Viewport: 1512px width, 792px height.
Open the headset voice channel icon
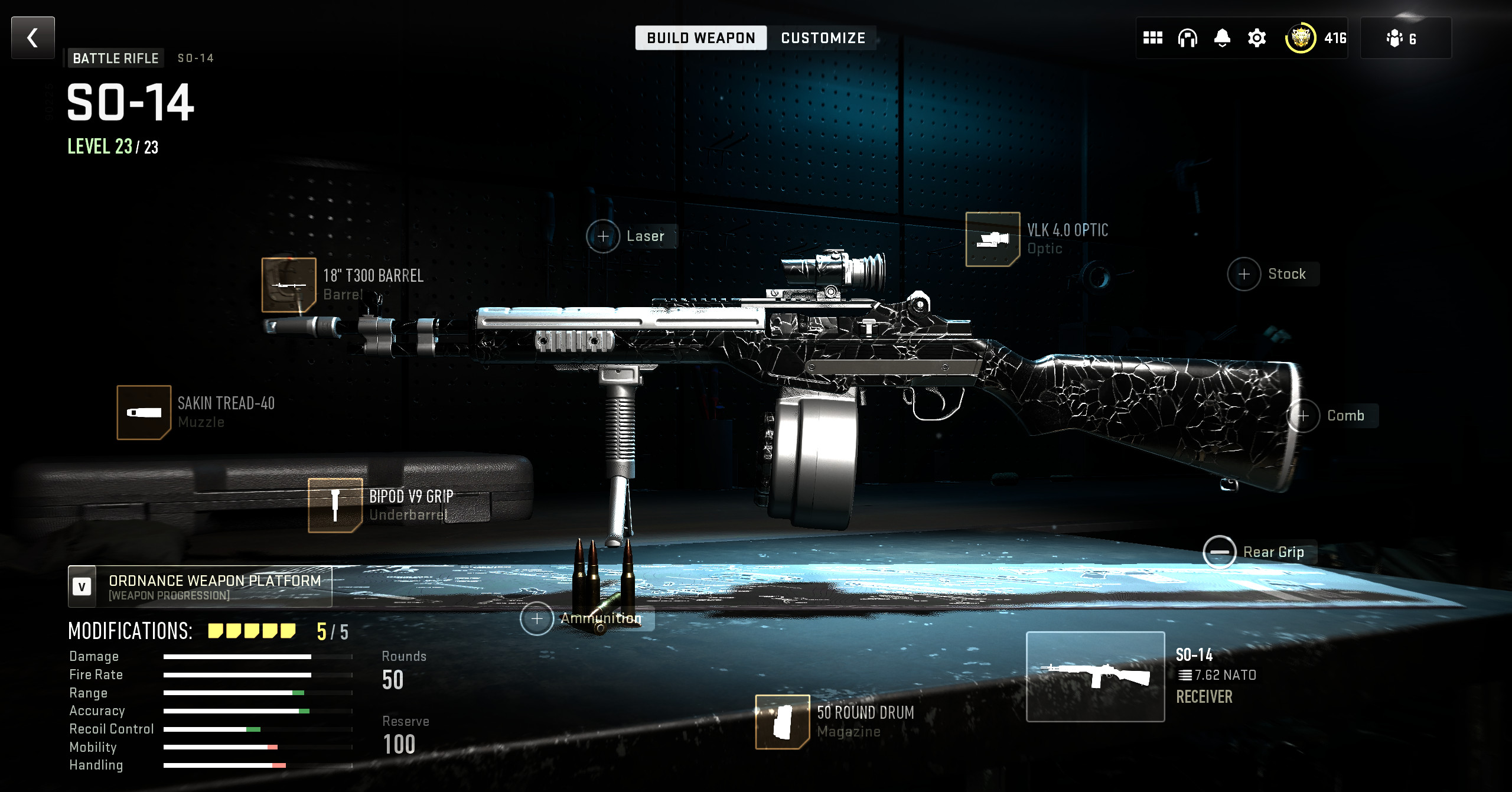1187,38
